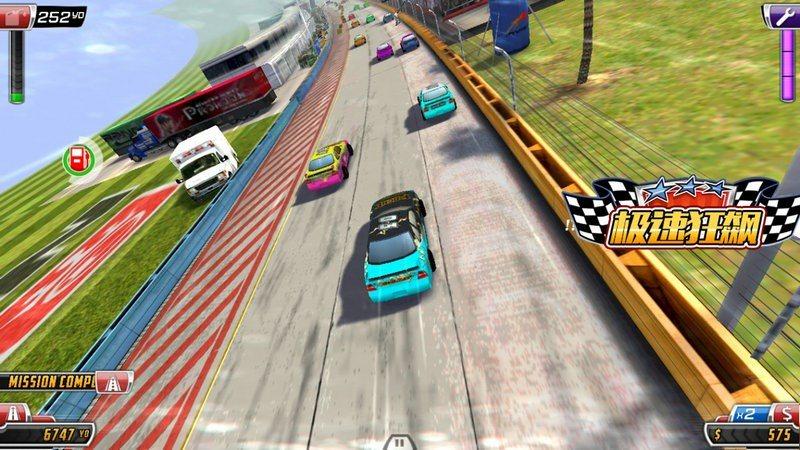Click the green gas pump indicator
Screen dimensions: 800x450
click(76, 157)
